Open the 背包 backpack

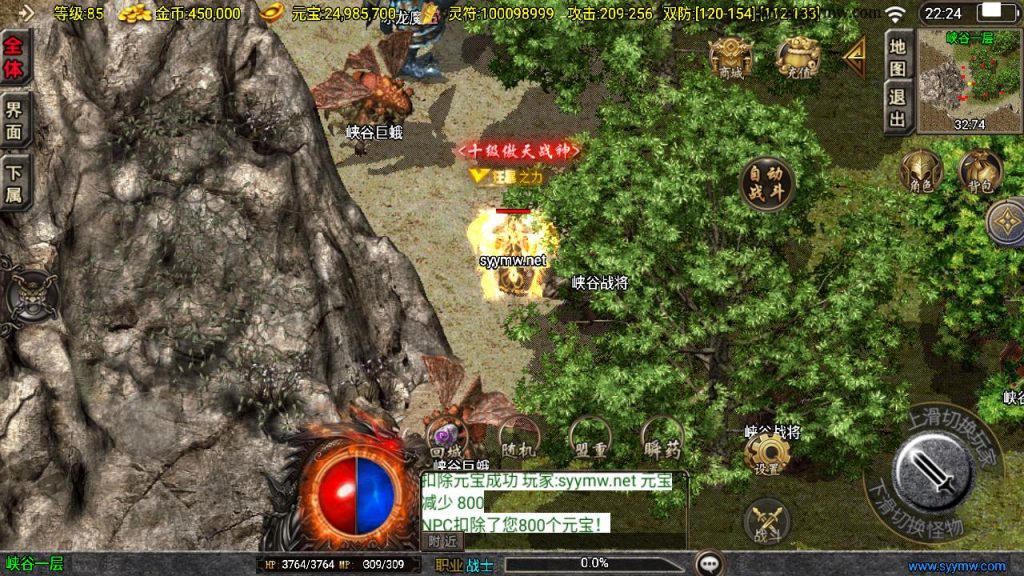(x=979, y=172)
